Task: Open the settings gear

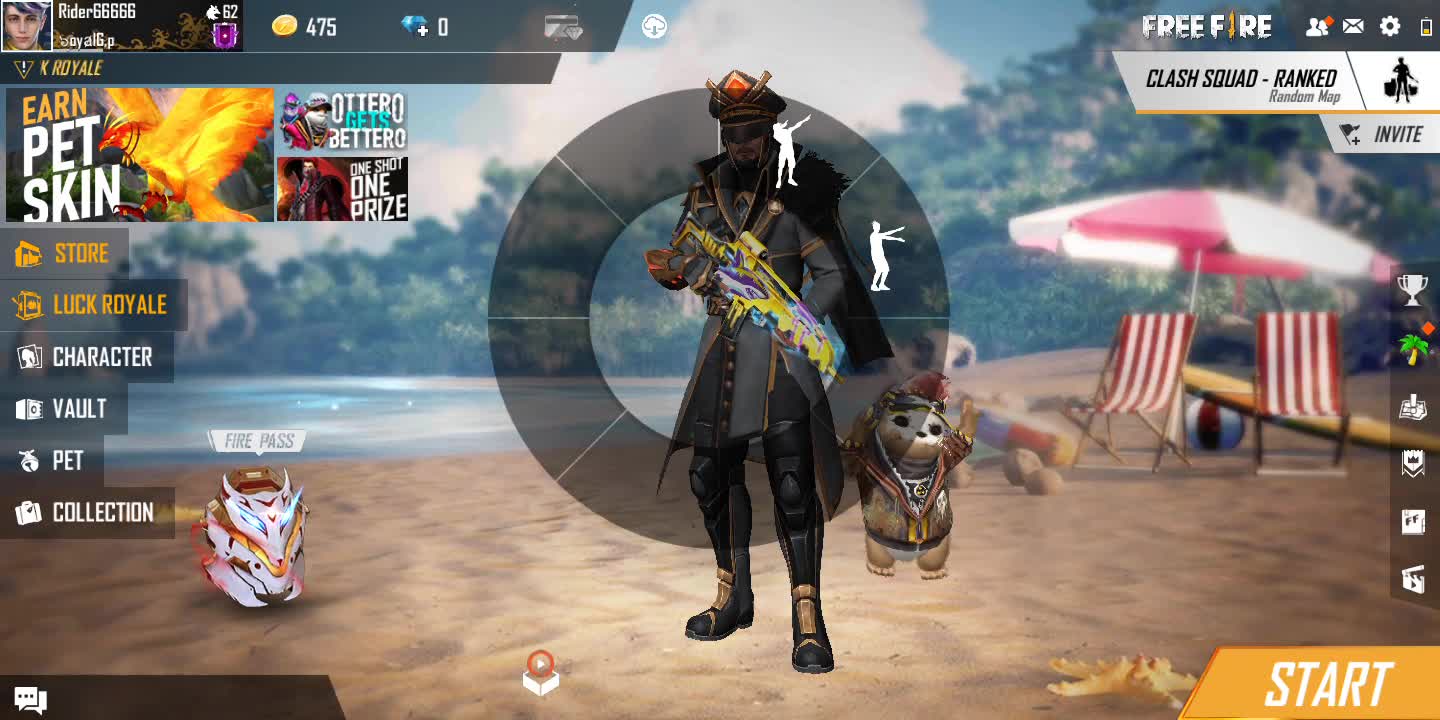Action: pos(1390,27)
